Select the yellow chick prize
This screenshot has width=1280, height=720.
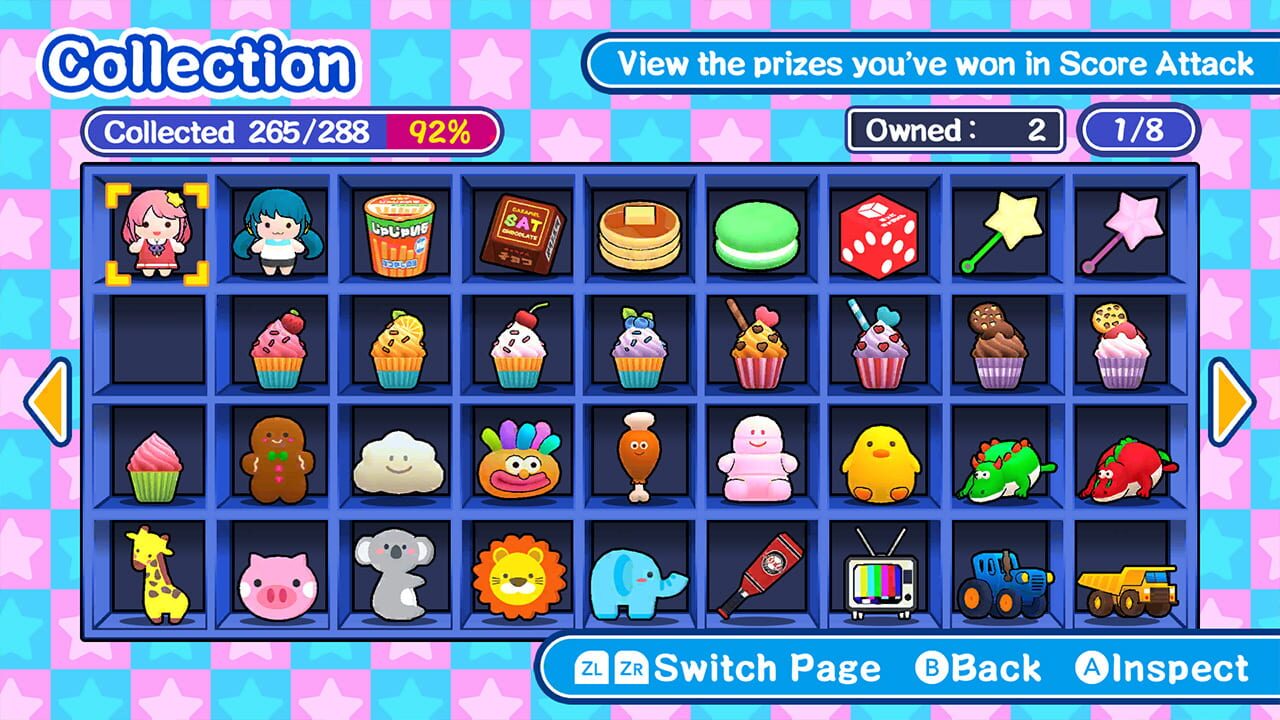(x=879, y=461)
